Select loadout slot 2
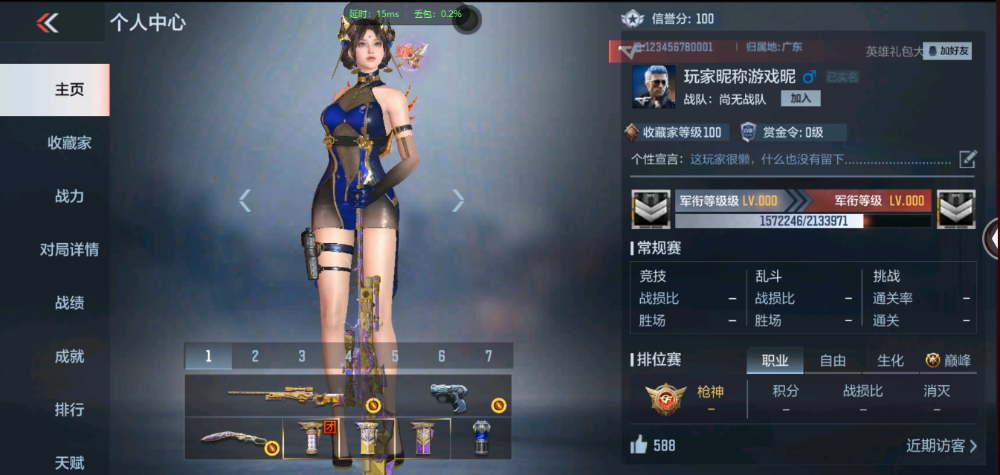Viewport: 1000px width, 475px height. coord(255,356)
